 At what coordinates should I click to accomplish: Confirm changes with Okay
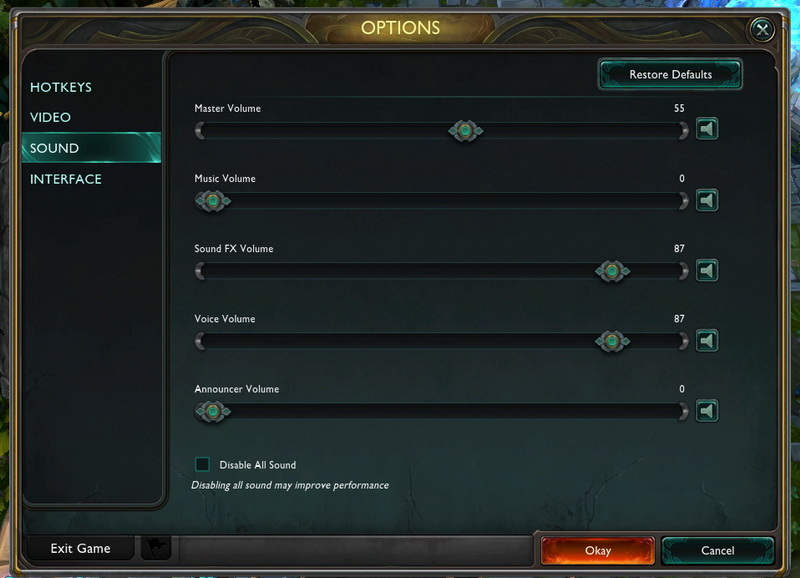597,550
